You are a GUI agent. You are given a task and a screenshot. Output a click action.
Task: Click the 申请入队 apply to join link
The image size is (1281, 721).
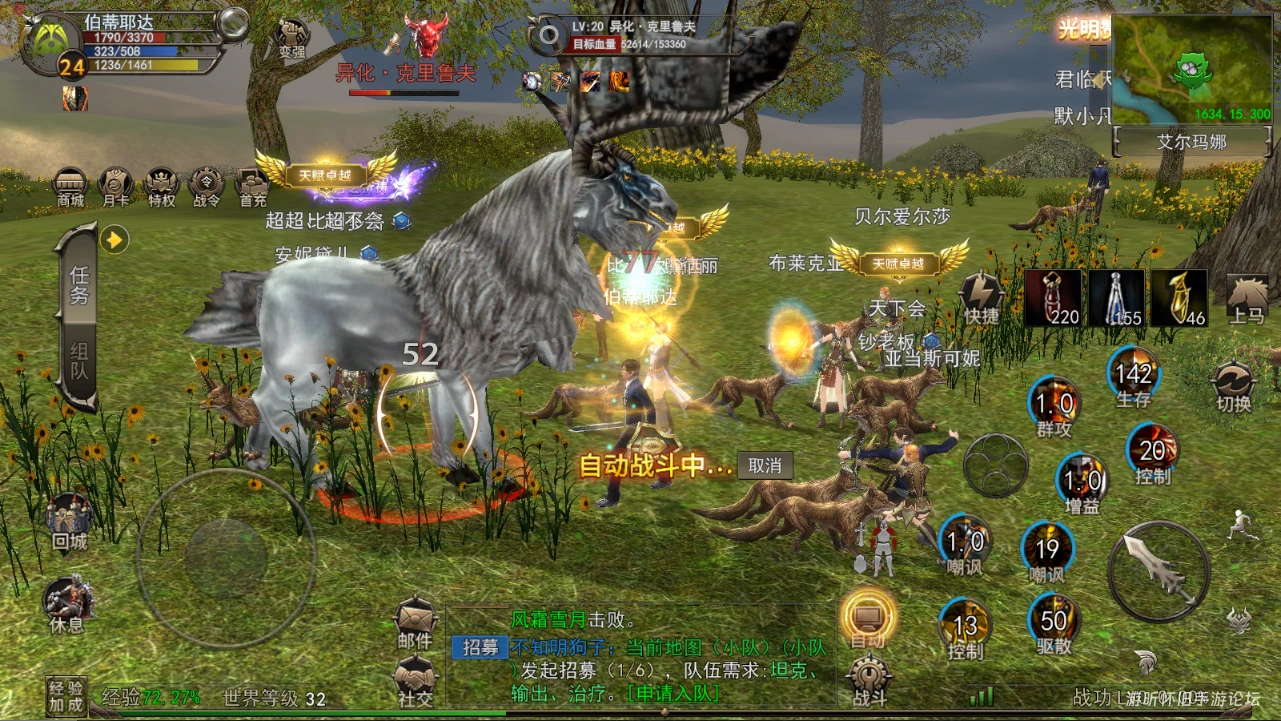point(673,692)
